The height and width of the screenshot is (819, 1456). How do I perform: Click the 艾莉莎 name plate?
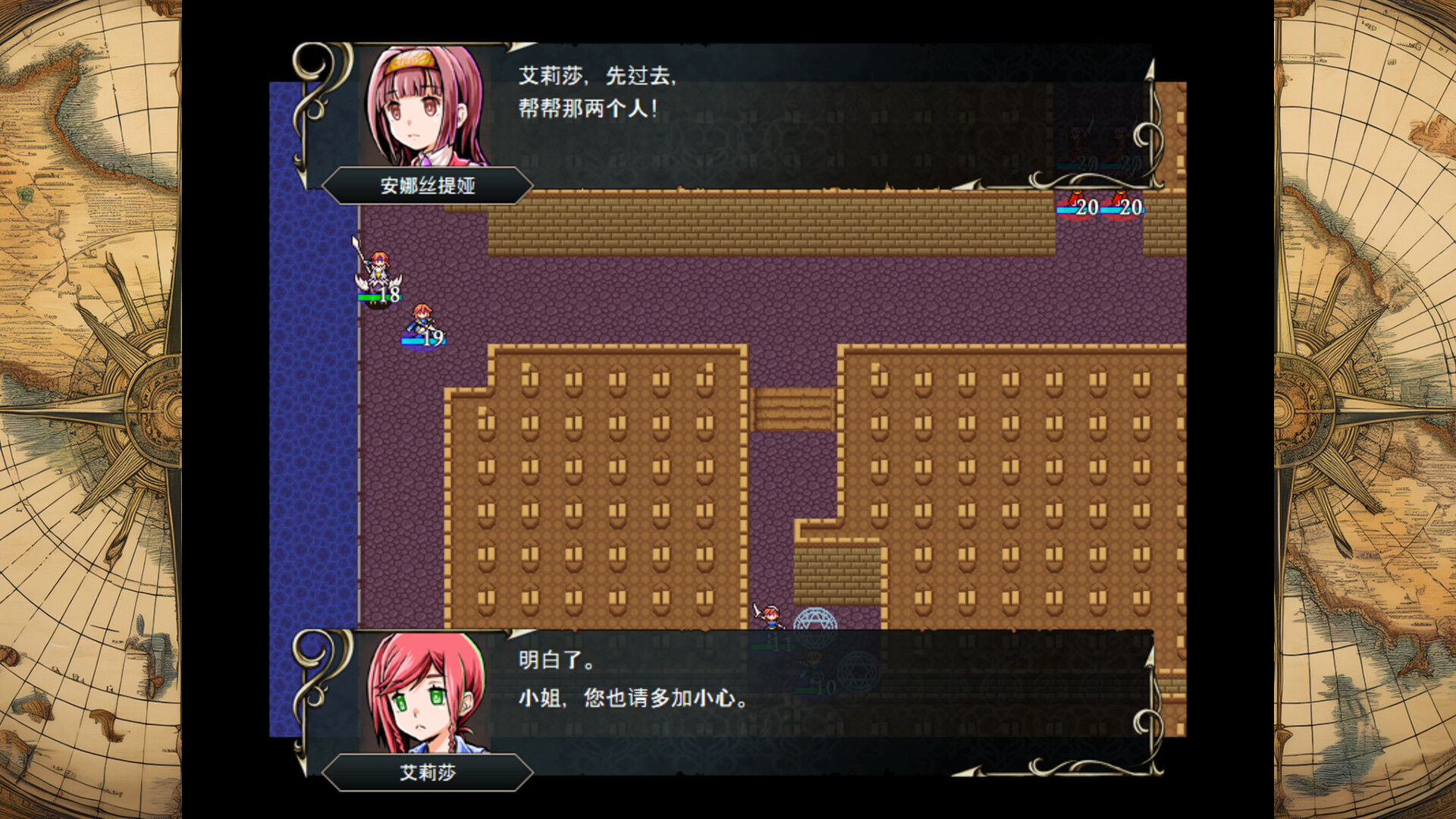427,771
